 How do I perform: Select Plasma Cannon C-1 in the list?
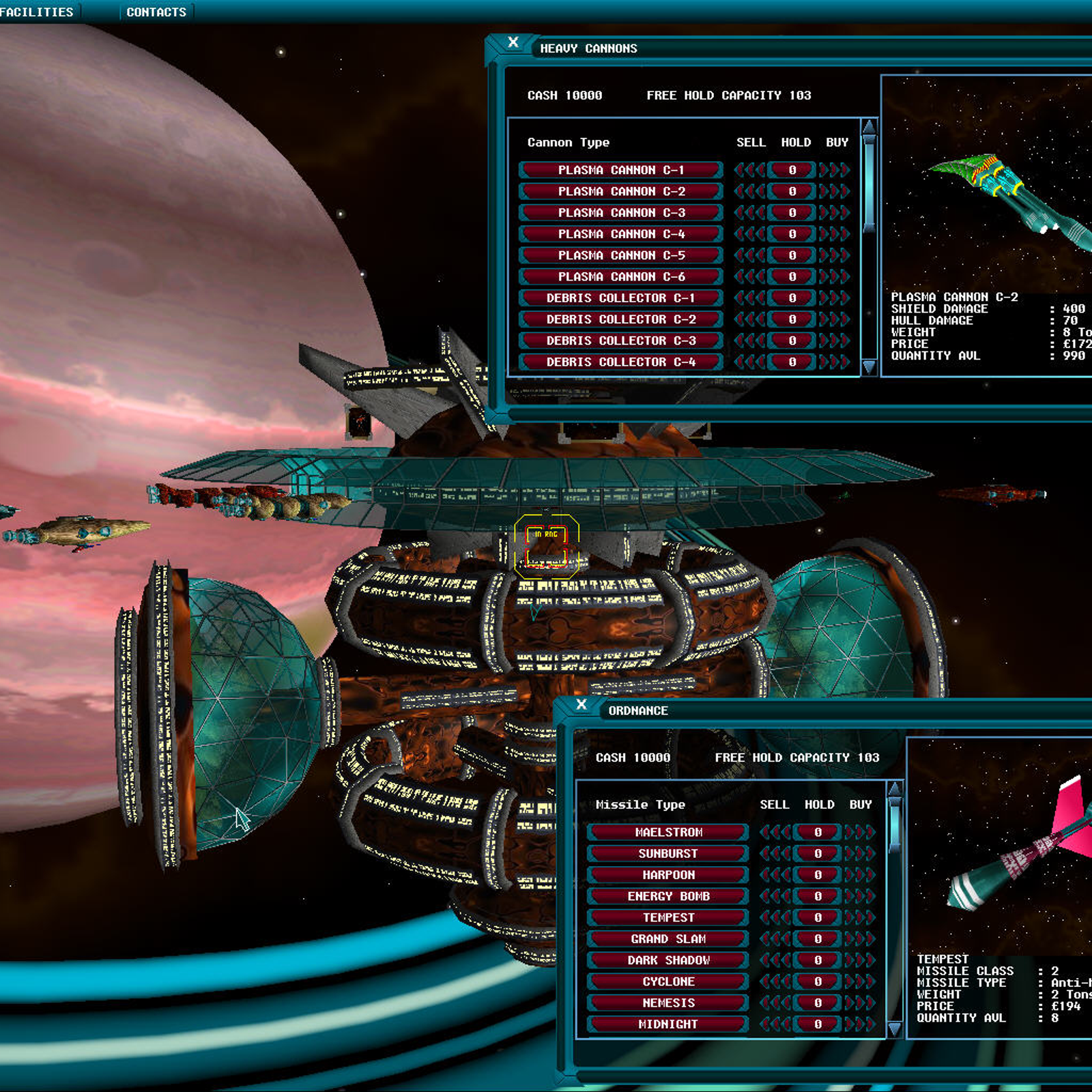pyautogui.click(x=620, y=170)
